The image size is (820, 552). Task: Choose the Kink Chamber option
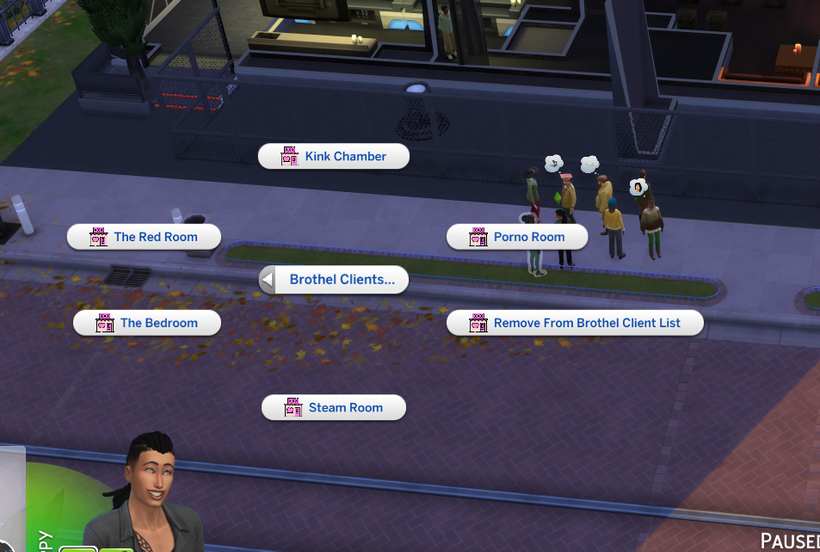pyautogui.click(x=334, y=156)
